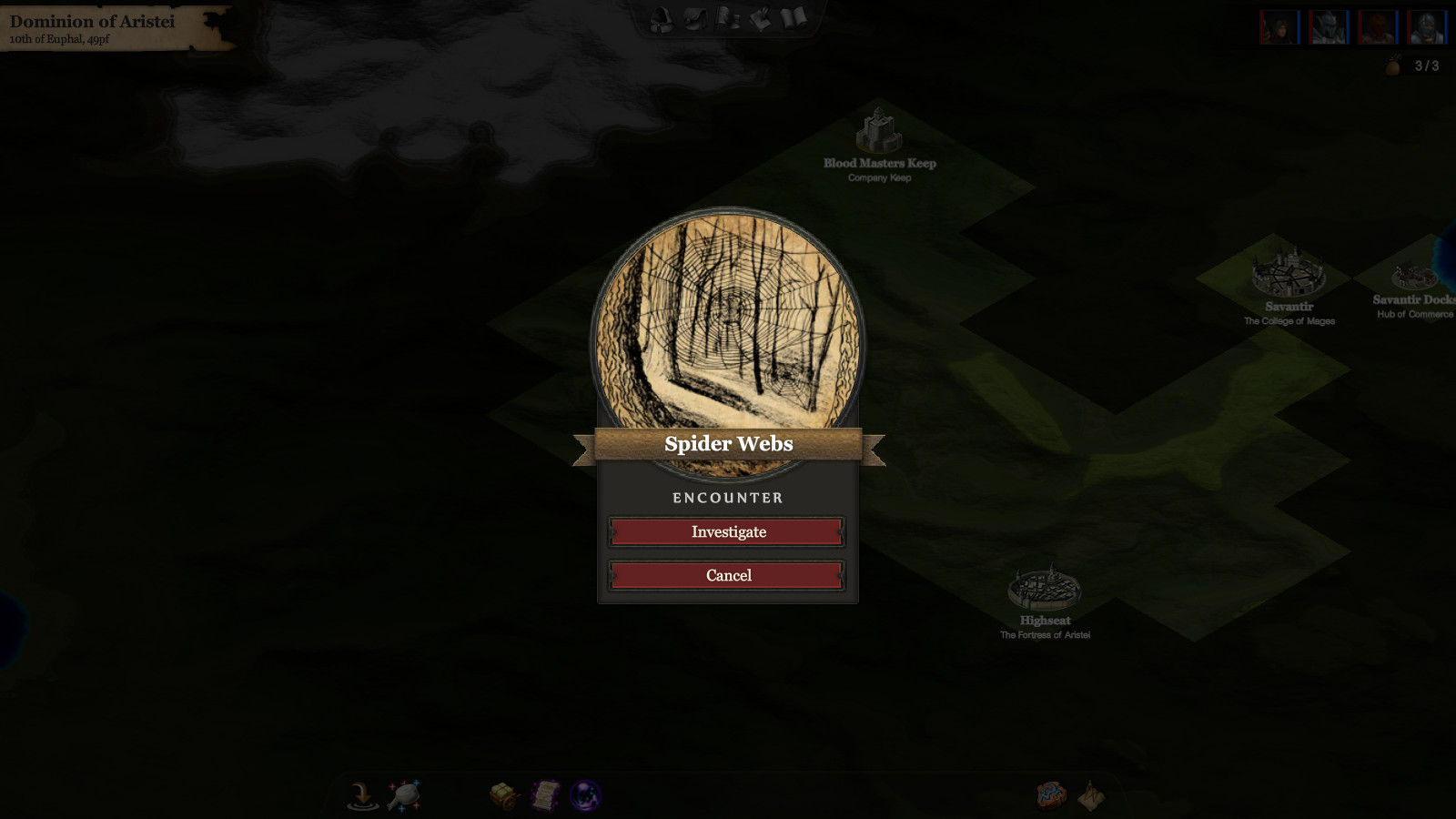
Task: Click the rune stone icon bottom right
Action: [1049, 794]
